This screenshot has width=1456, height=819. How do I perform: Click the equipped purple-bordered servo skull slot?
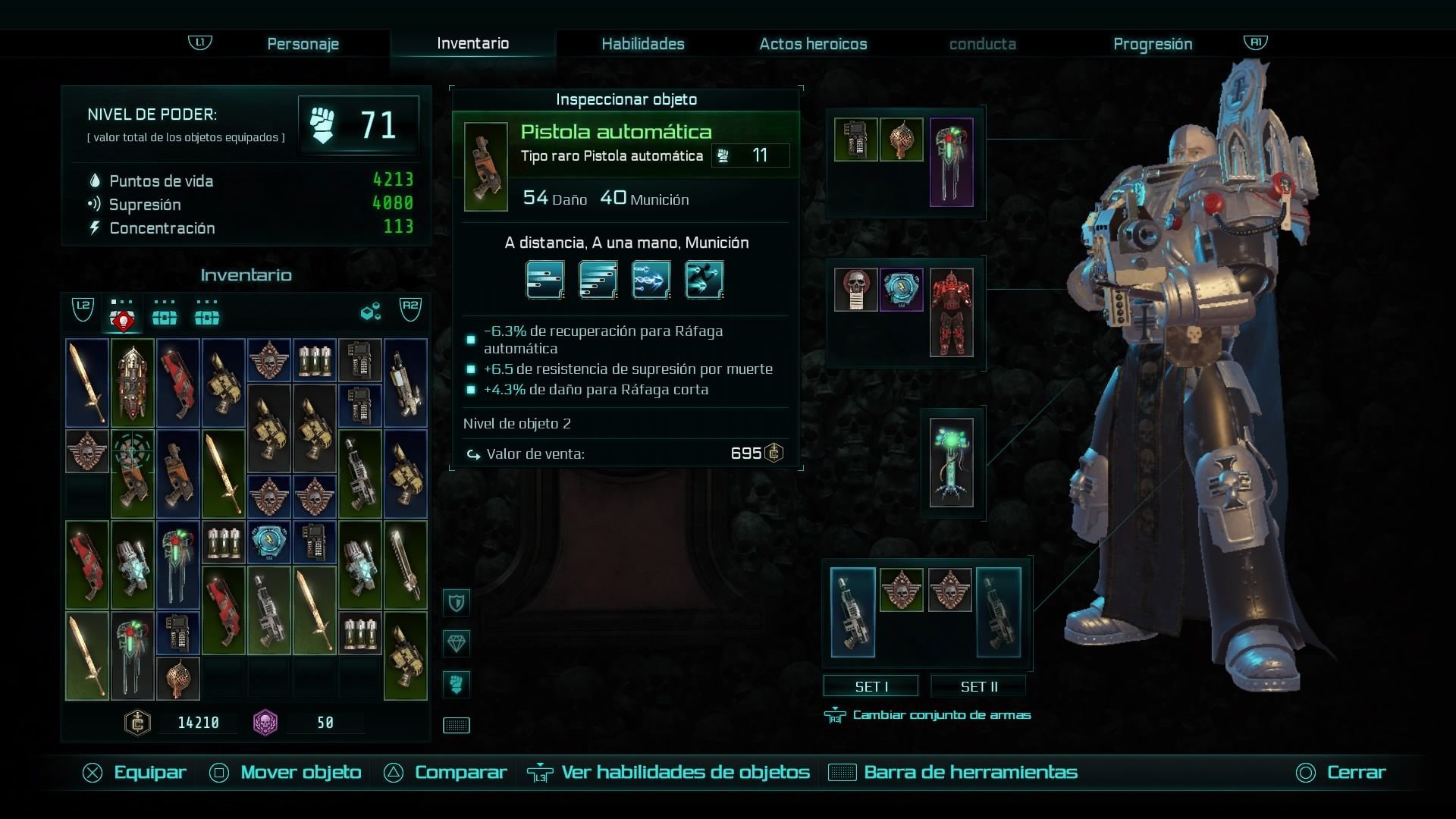coord(951,162)
